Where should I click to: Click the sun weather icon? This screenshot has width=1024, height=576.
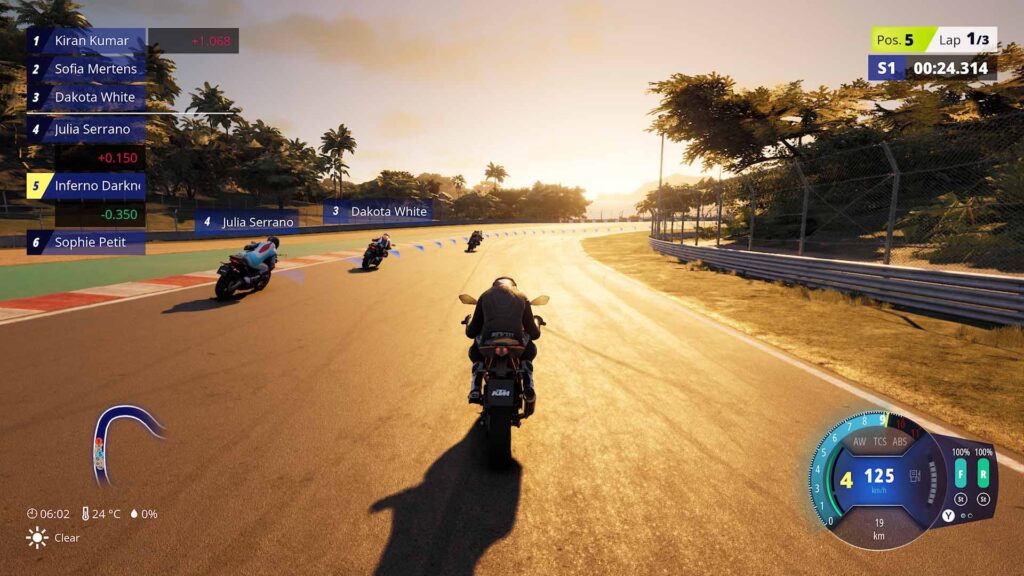(37, 537)
